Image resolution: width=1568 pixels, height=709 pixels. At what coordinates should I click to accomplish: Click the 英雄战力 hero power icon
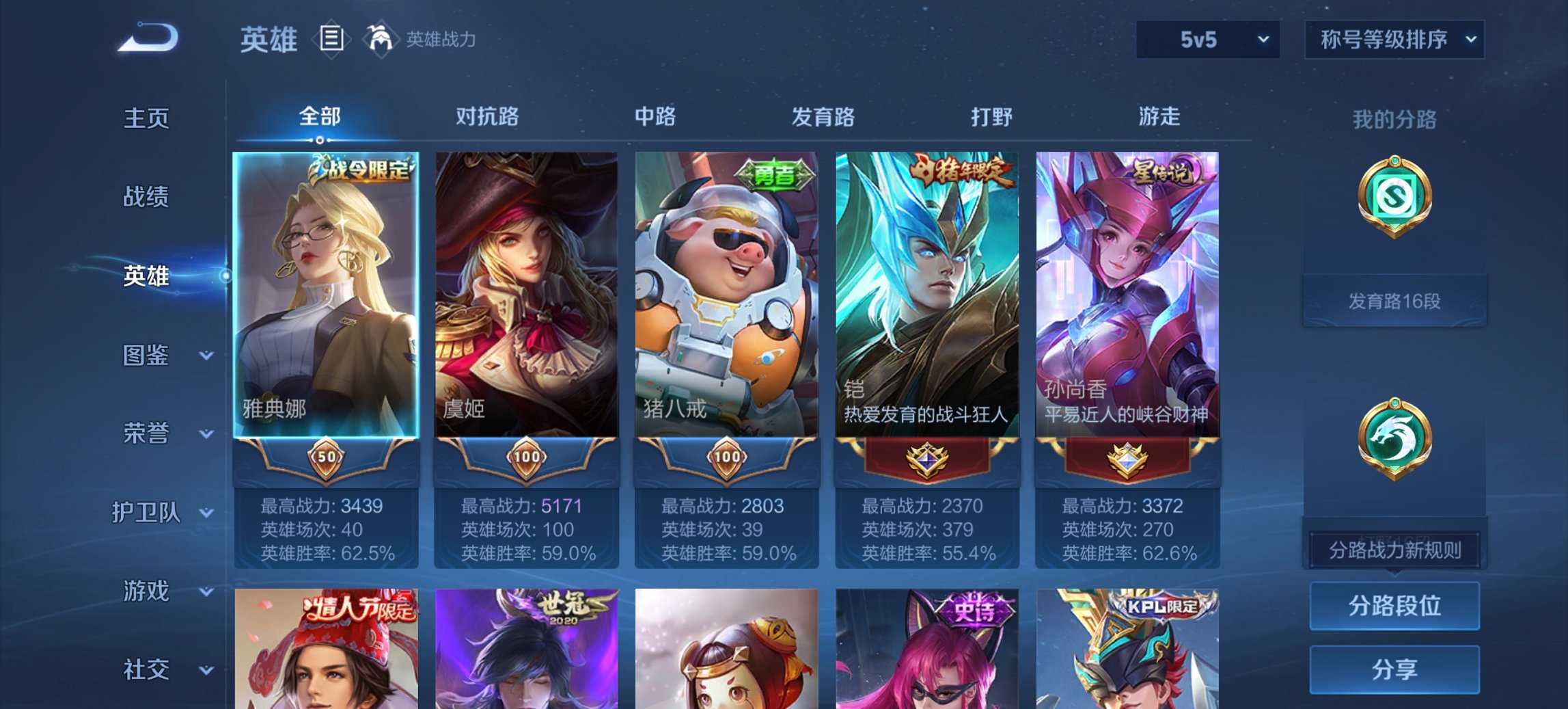pyautogui.click(x=381, y=38)
